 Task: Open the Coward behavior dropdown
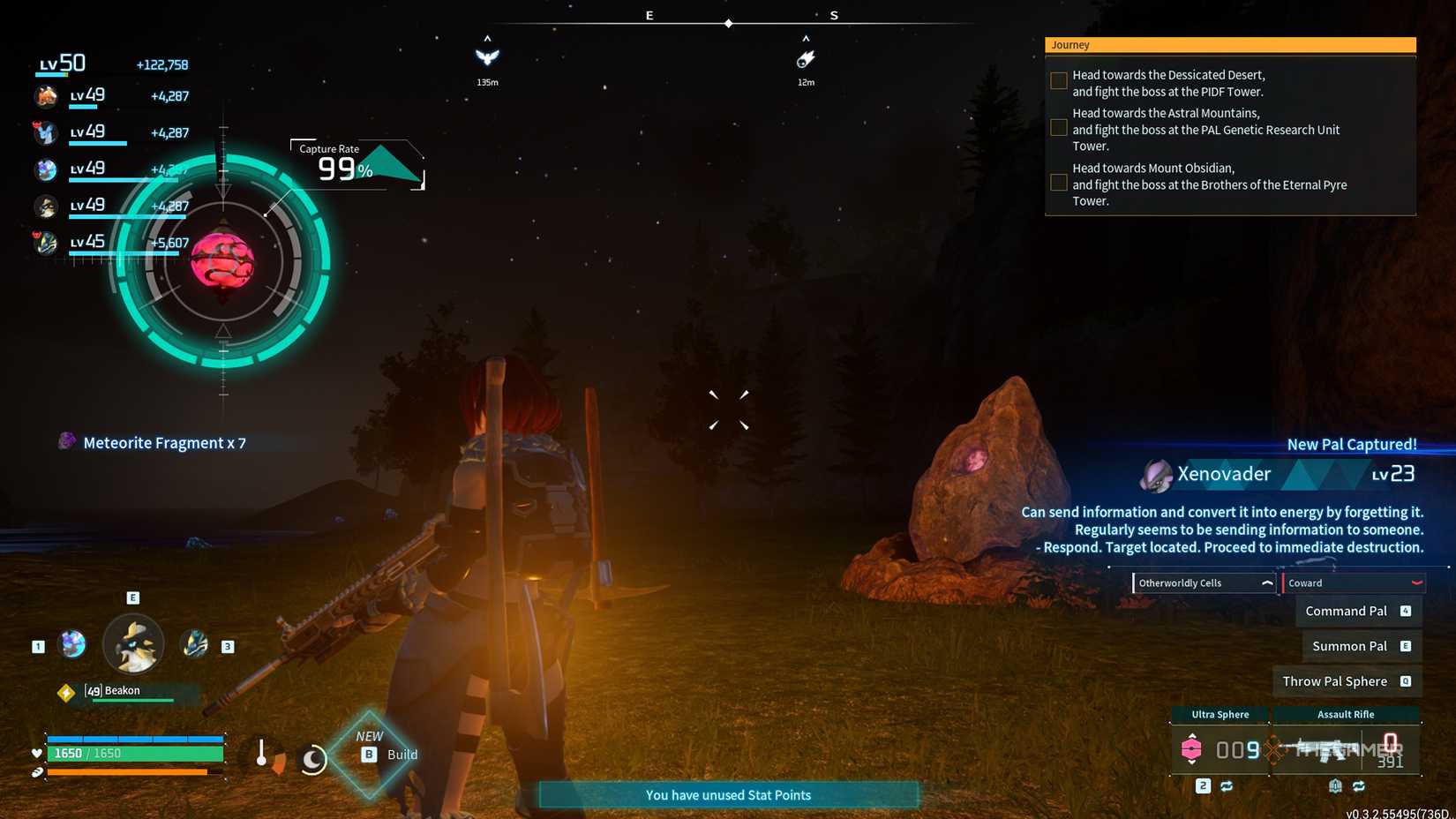coord(1416,583)
